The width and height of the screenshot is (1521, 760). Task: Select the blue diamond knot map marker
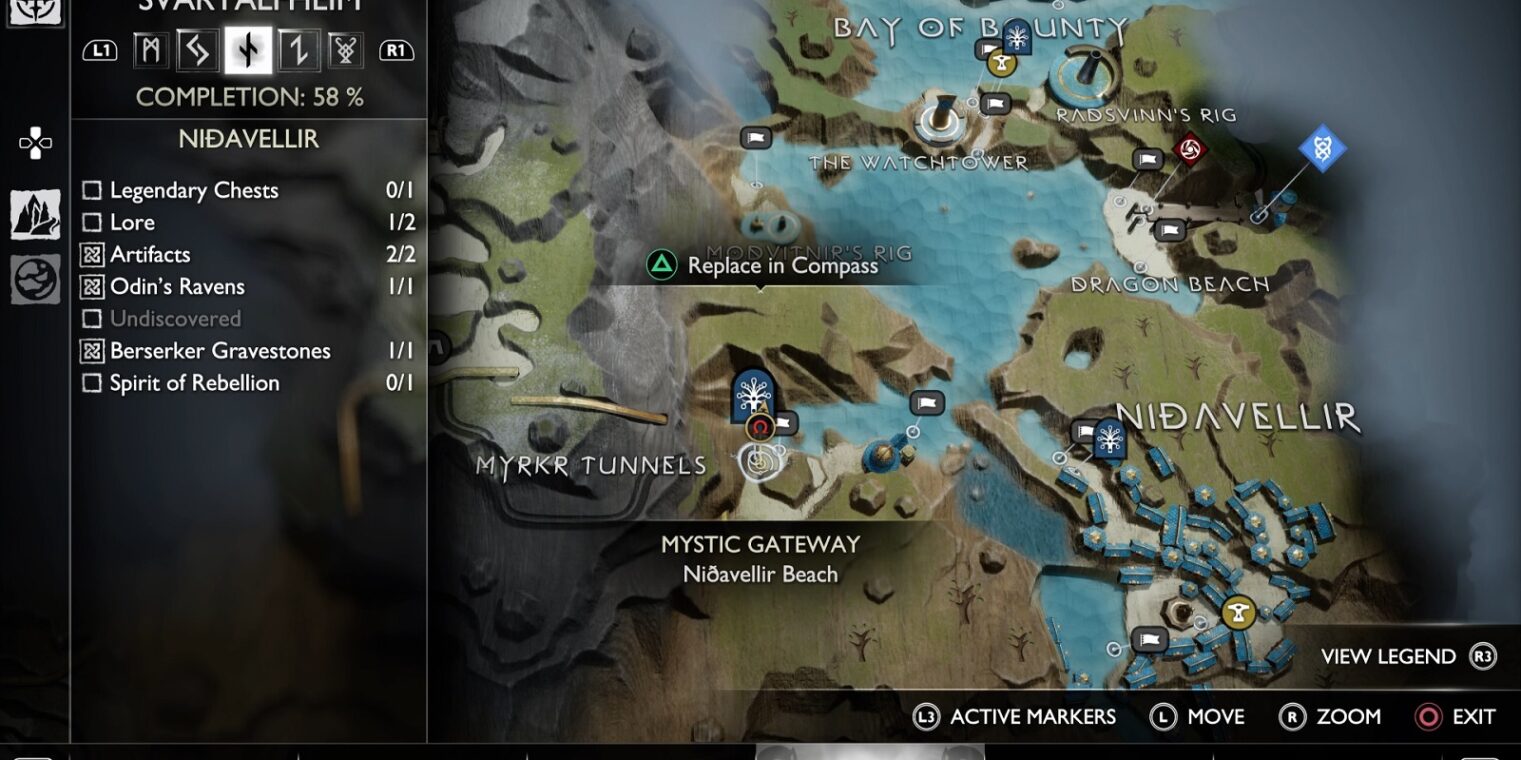coord(1322,149)
